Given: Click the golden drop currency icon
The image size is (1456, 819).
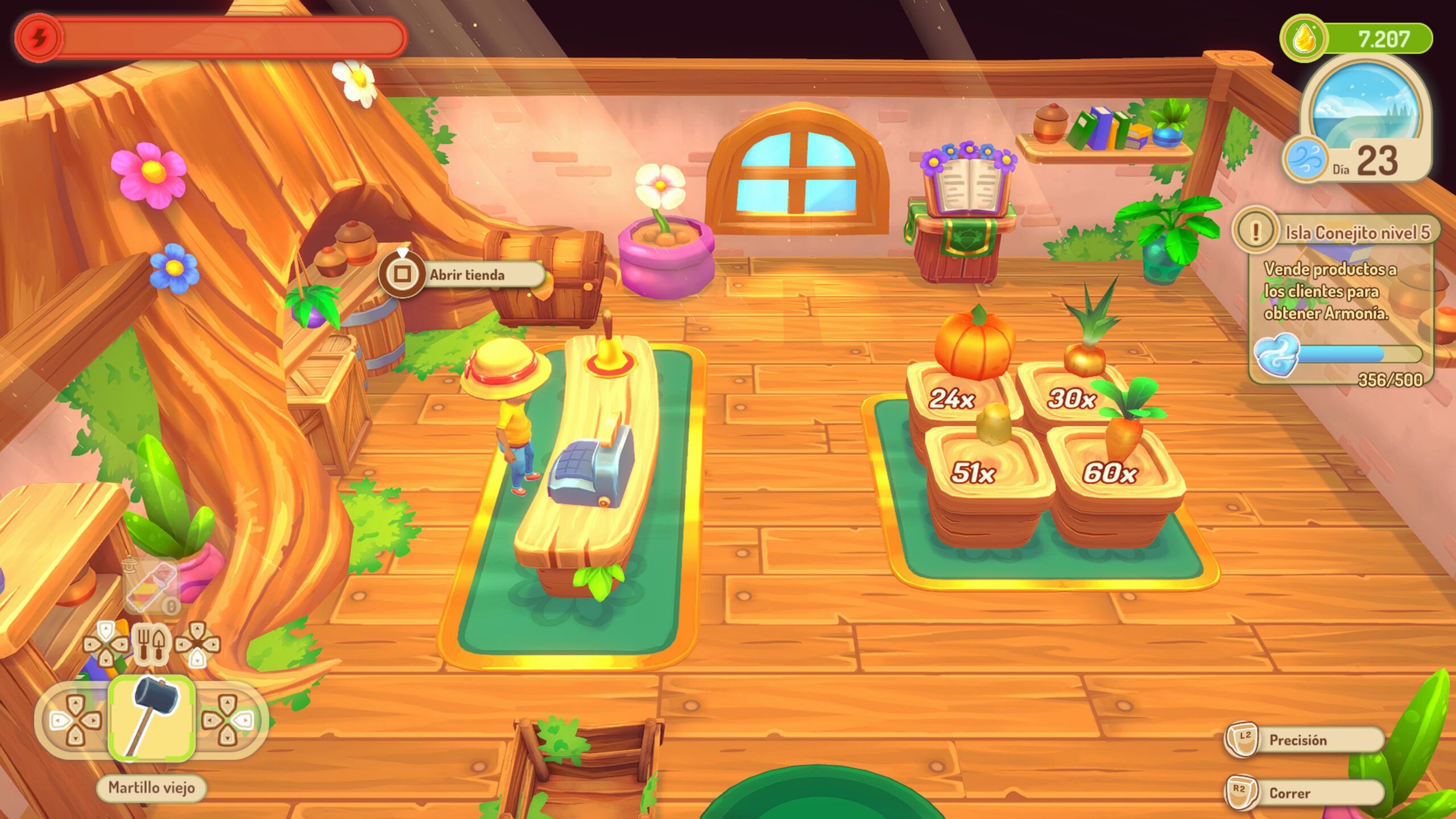Looking at the screenshot, I should click(x=1302, y=39).
